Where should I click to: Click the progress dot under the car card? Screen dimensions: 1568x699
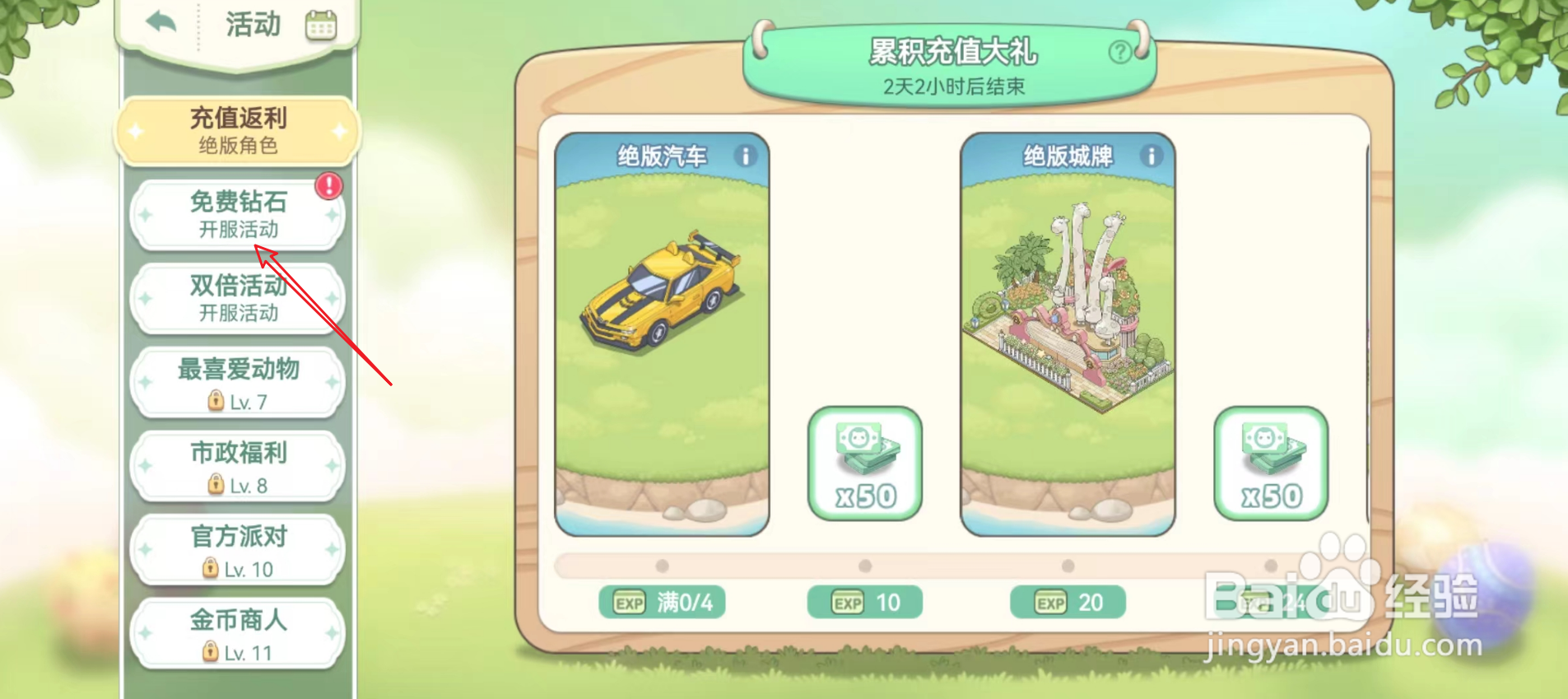(x=662, y=566)
